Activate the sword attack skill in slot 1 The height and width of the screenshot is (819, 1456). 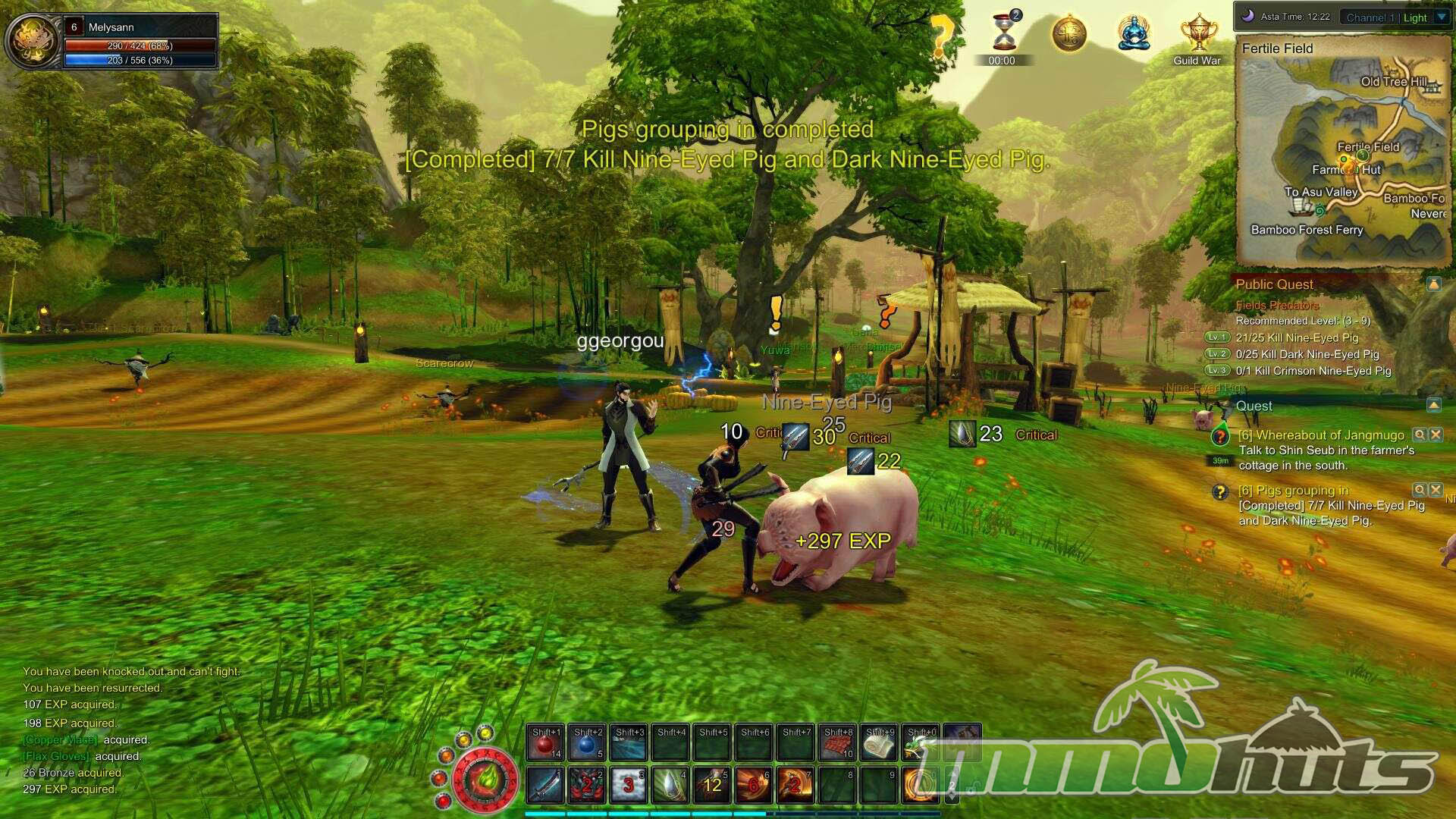[544, 786]
